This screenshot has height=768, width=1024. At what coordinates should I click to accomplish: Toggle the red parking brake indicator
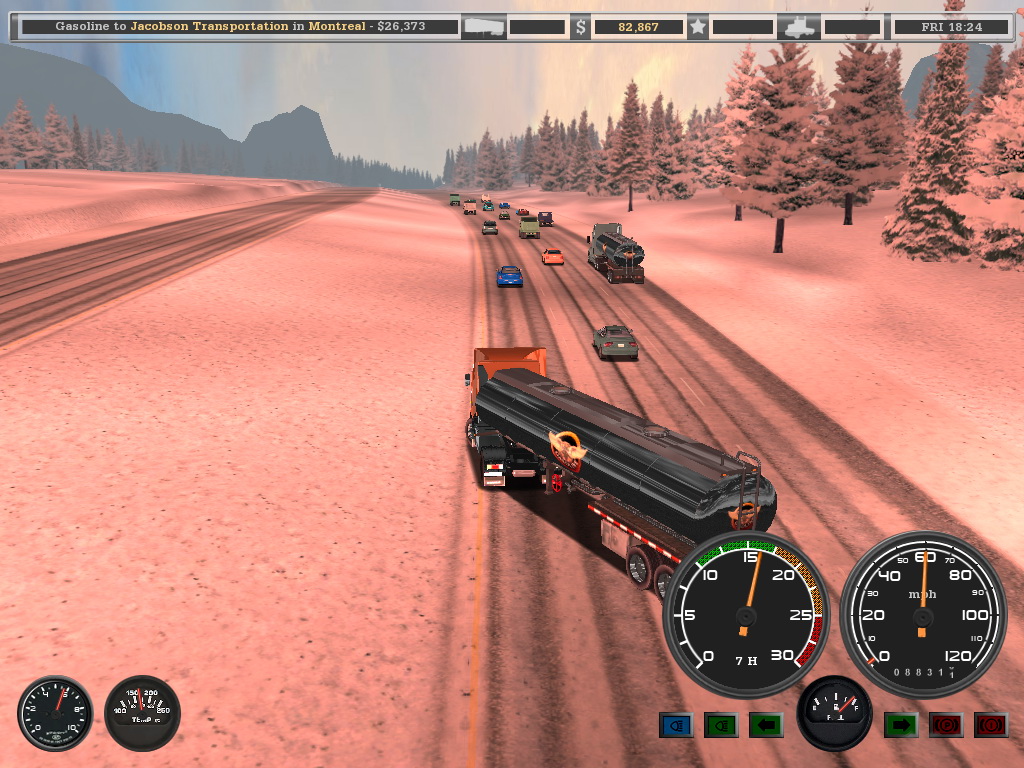tap(946, 724)
